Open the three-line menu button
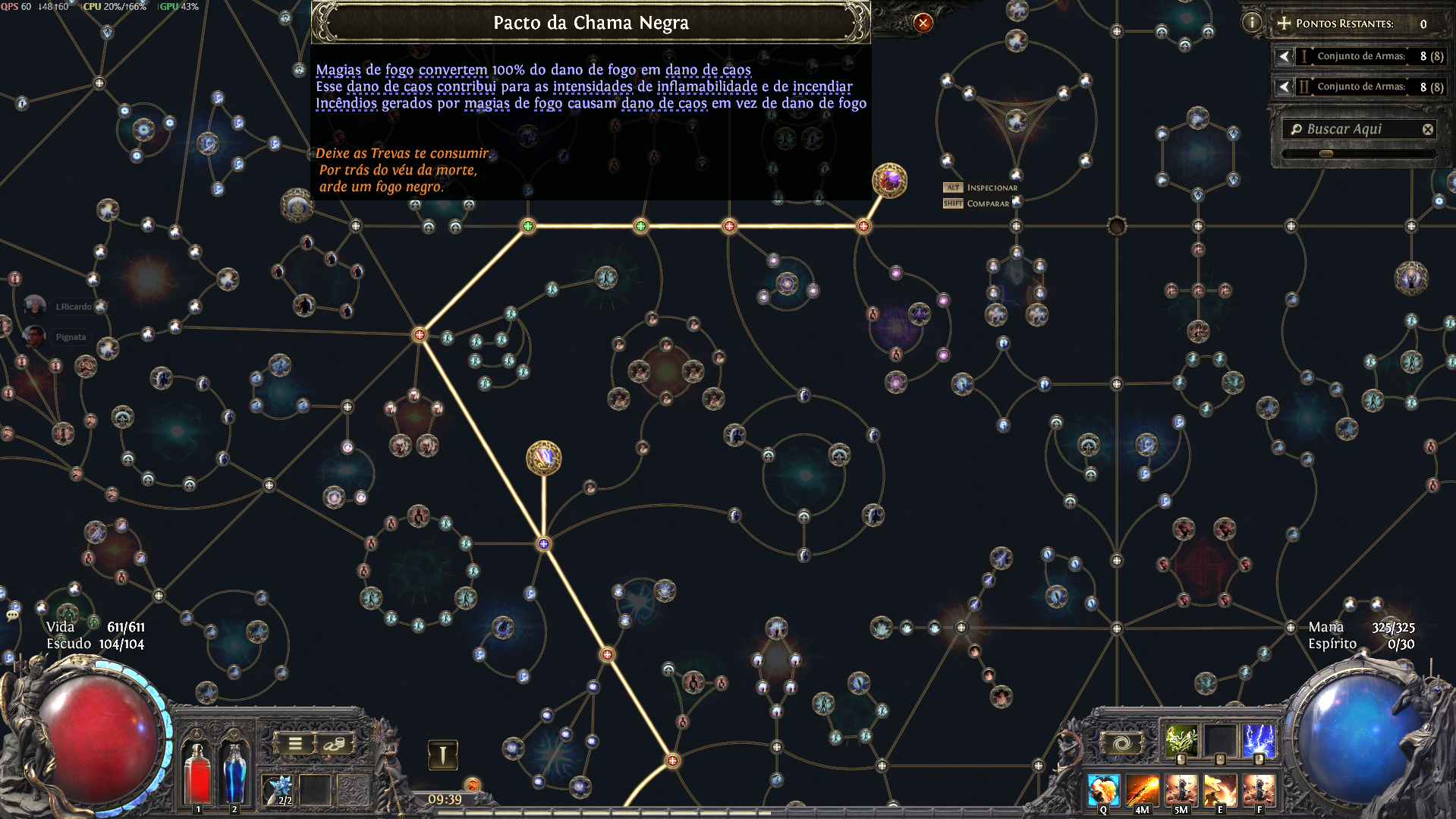The image size is (1456, 819). coord(295,744)
